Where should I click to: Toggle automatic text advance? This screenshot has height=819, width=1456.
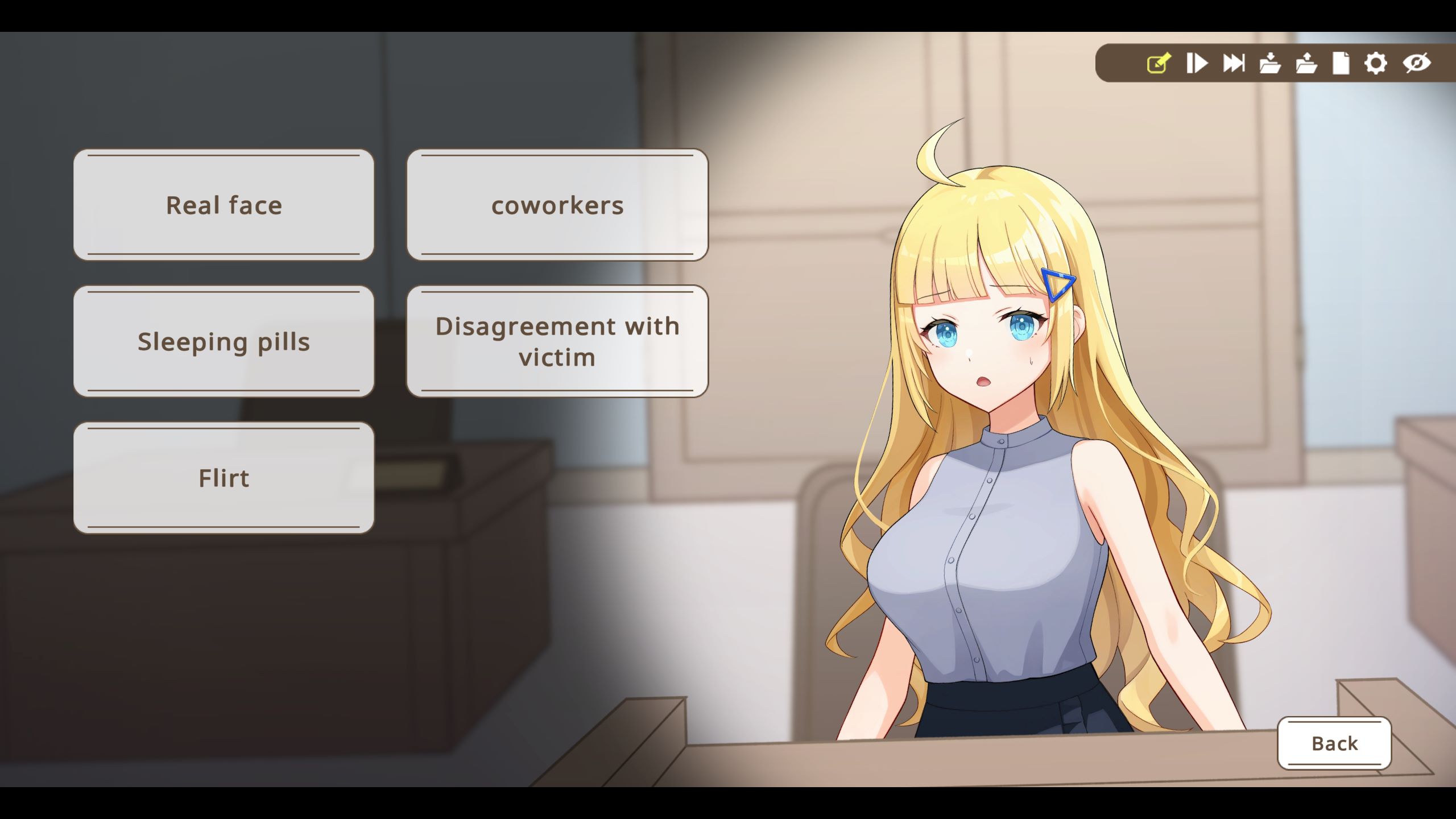(1197, 64)
